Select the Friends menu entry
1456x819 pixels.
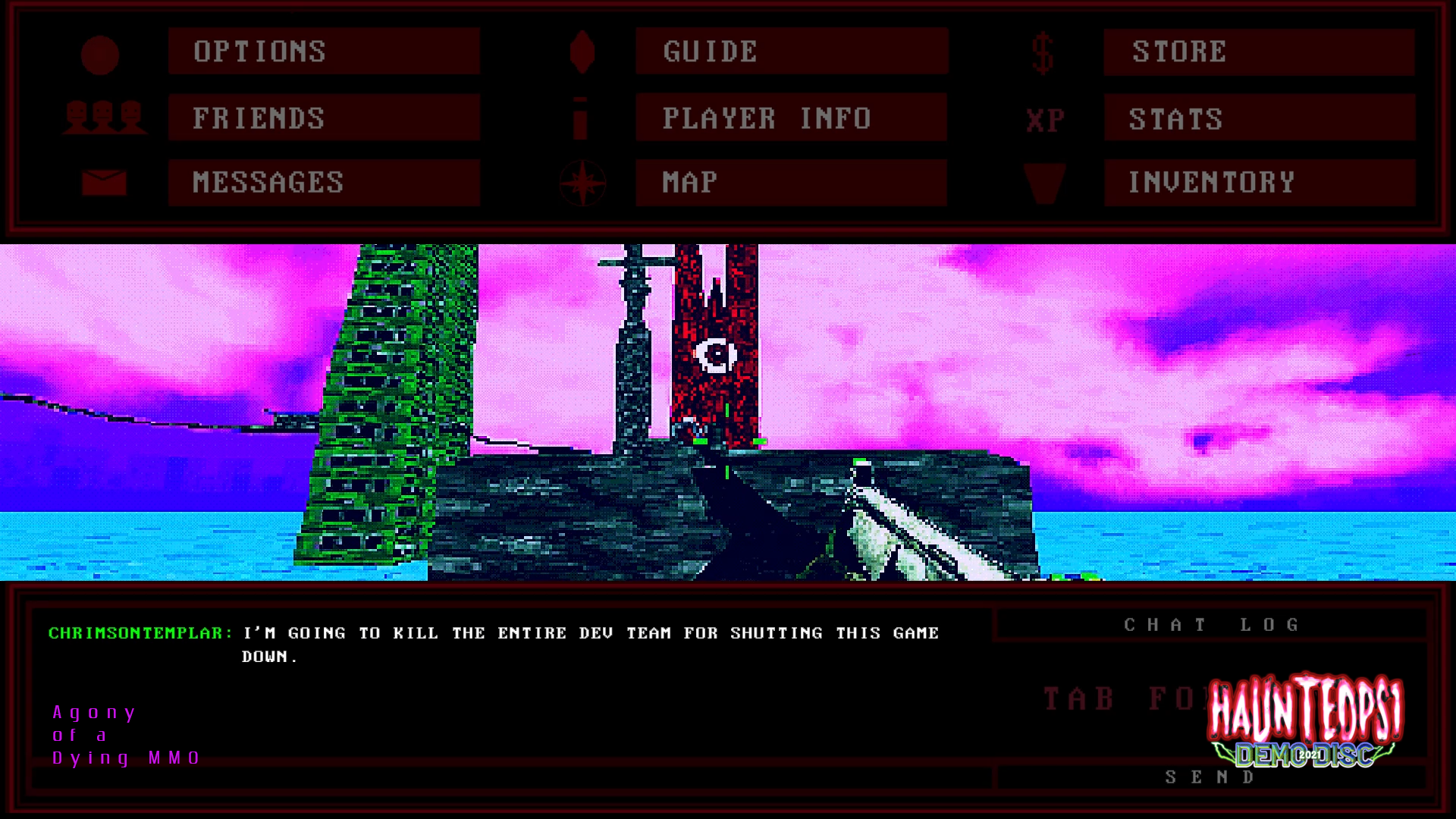323,118
